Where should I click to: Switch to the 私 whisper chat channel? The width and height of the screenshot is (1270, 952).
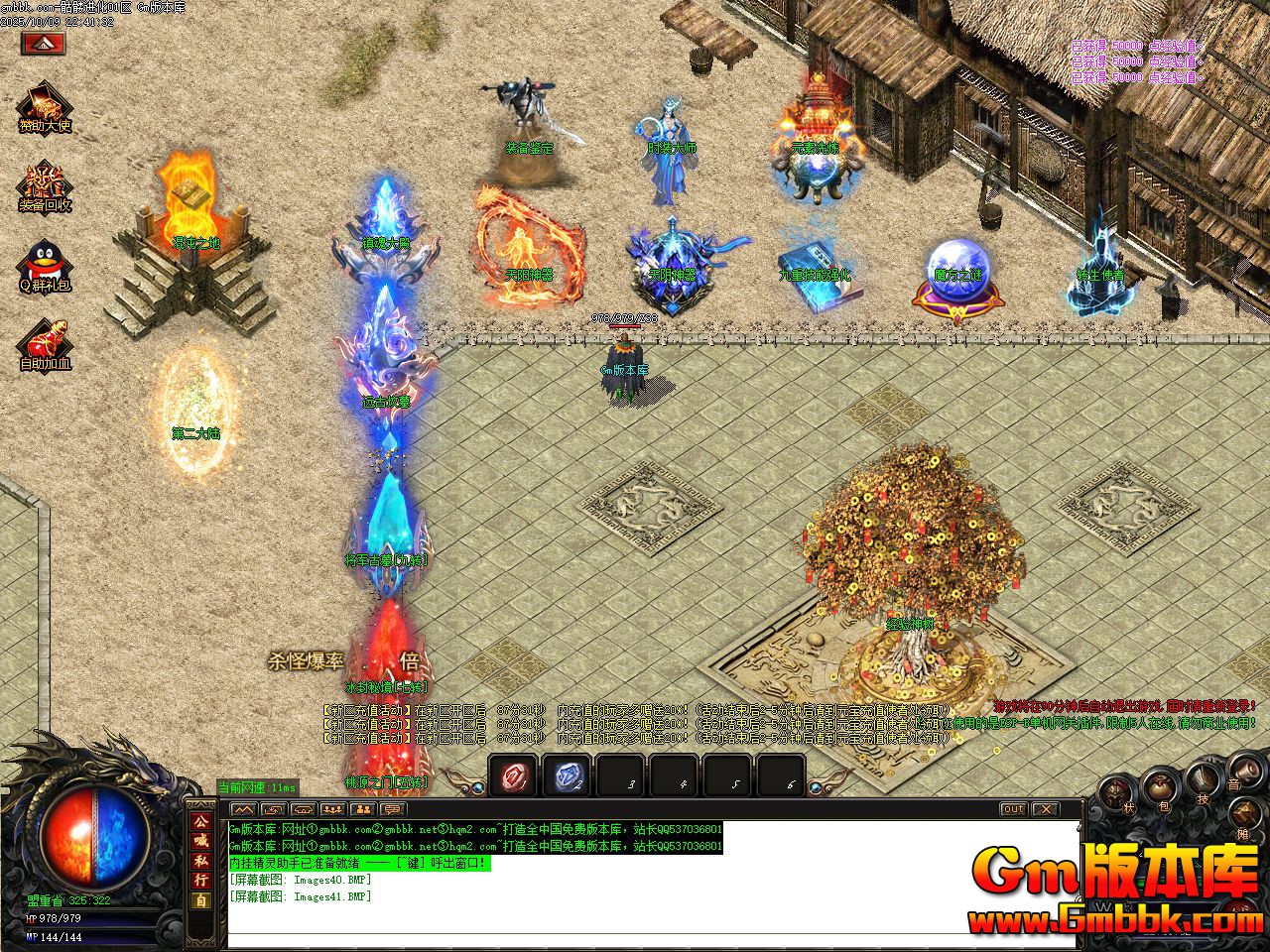coord(201,861)
